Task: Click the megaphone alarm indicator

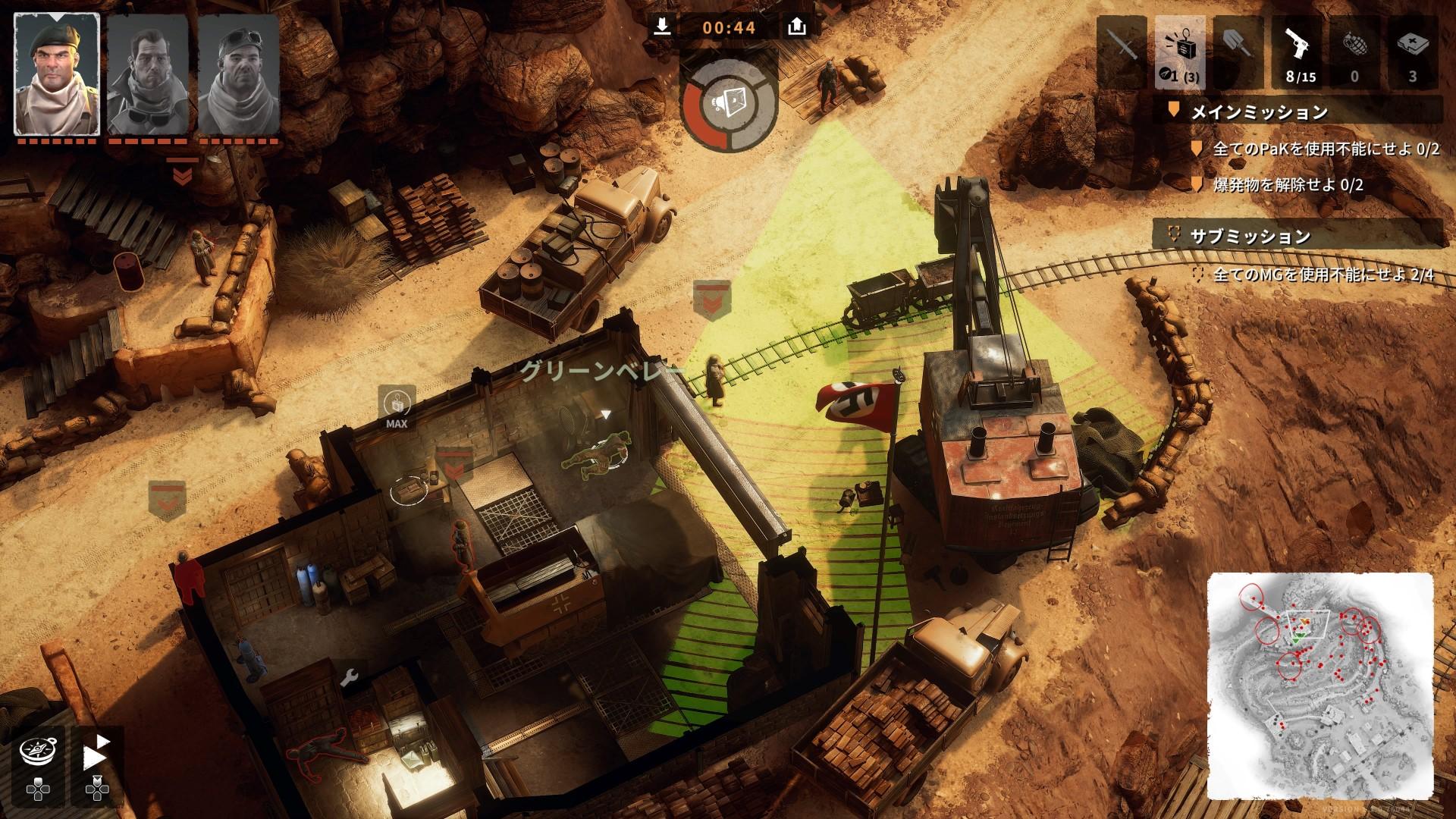Action: pyautogui.click(x=728, y=105)
